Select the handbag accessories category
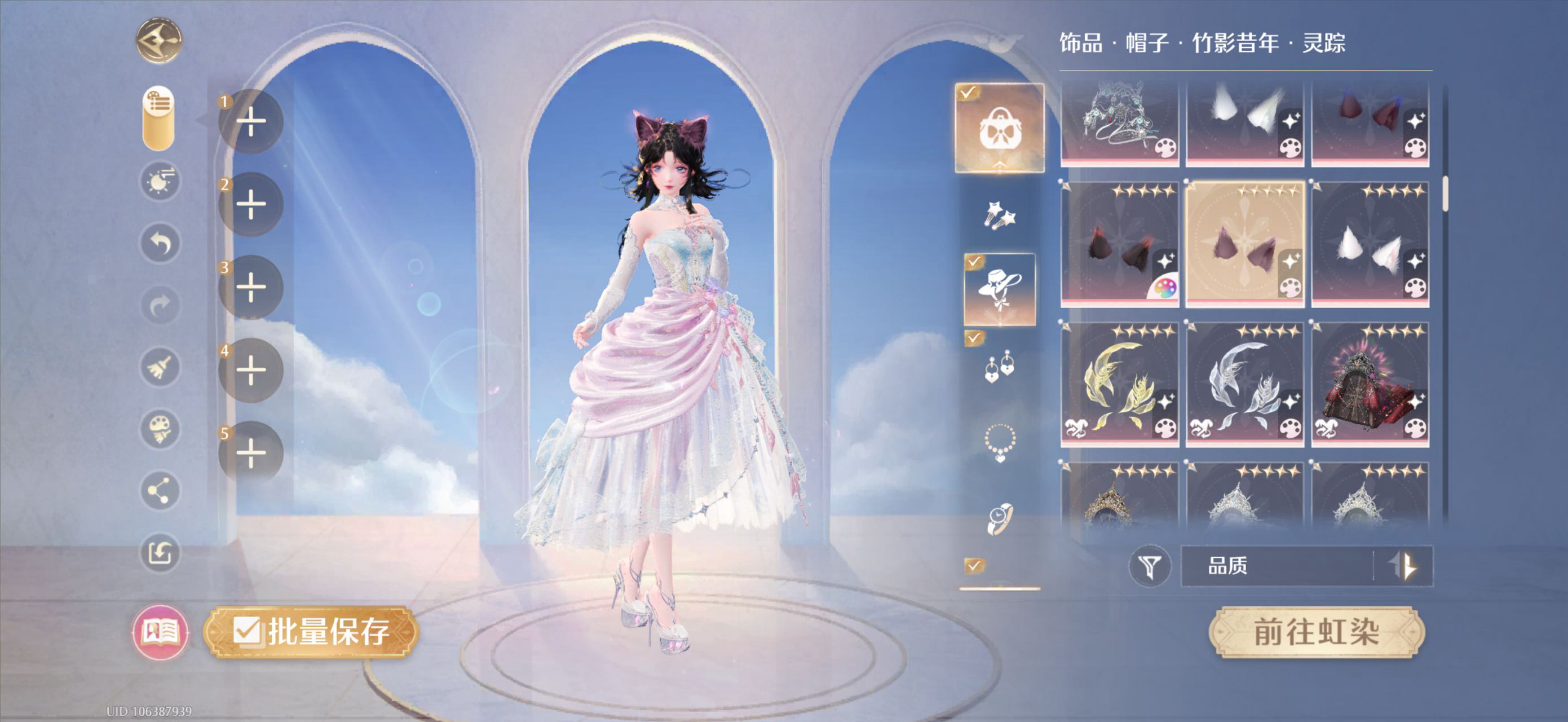The image size is (1568, 722). click(1000, 129)
